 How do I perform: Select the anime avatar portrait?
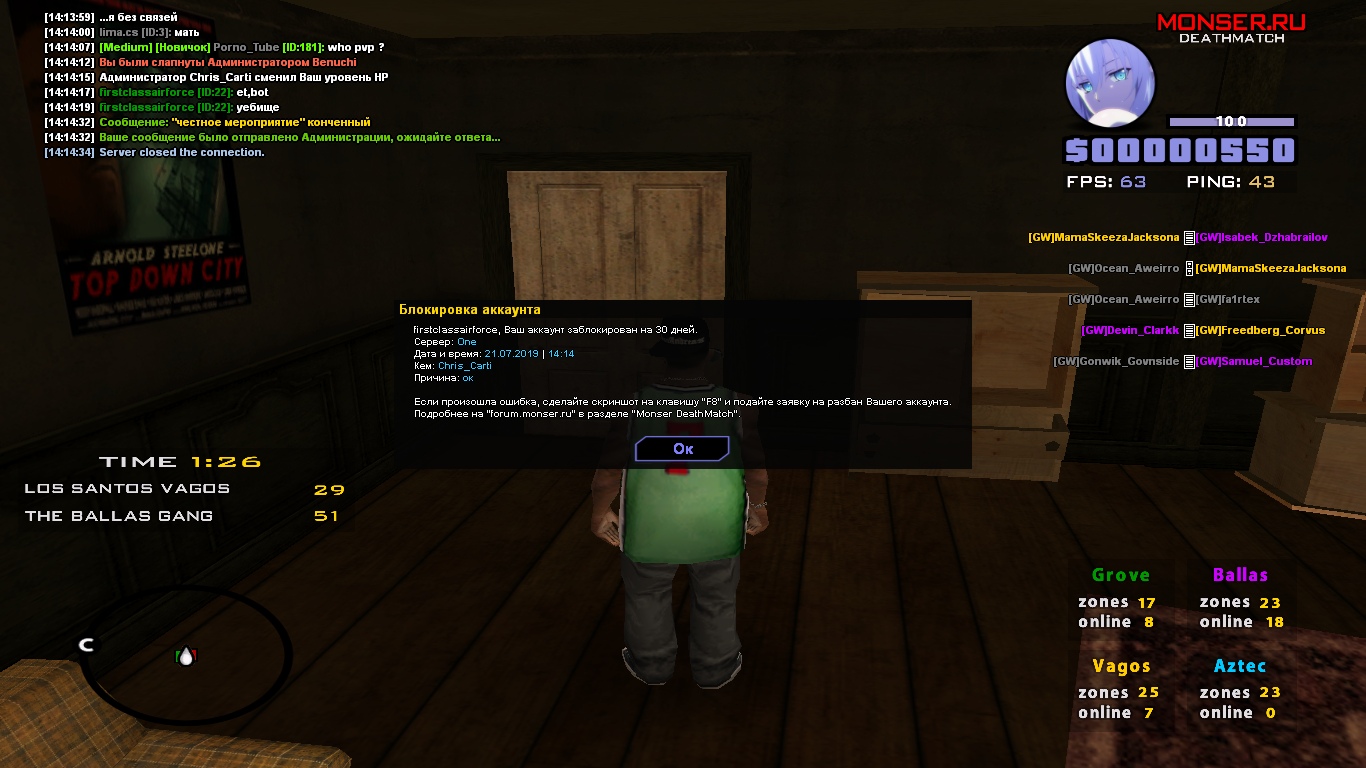1110,84
